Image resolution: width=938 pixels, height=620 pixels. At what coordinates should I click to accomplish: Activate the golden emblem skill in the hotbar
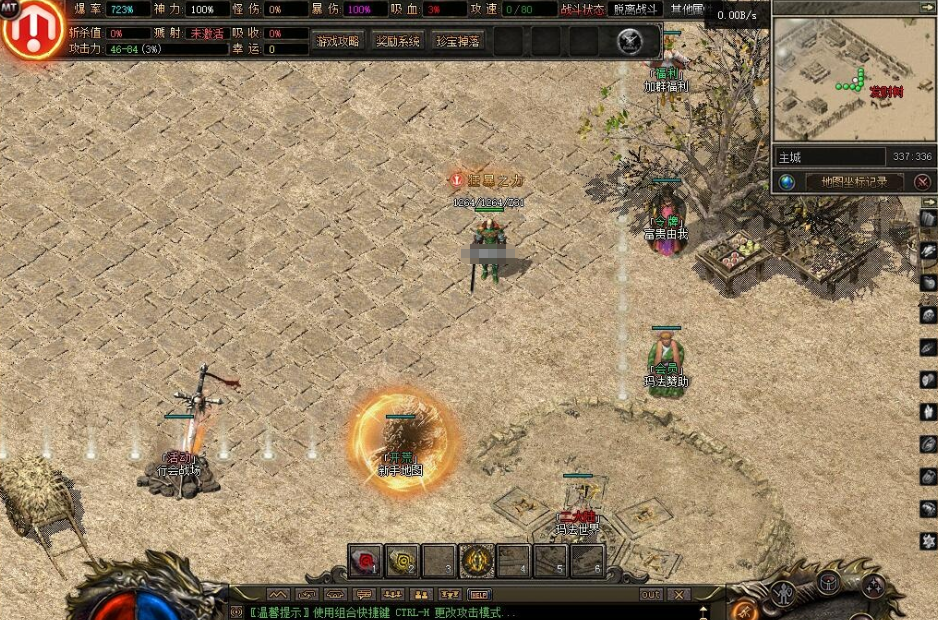click(476, 561)
